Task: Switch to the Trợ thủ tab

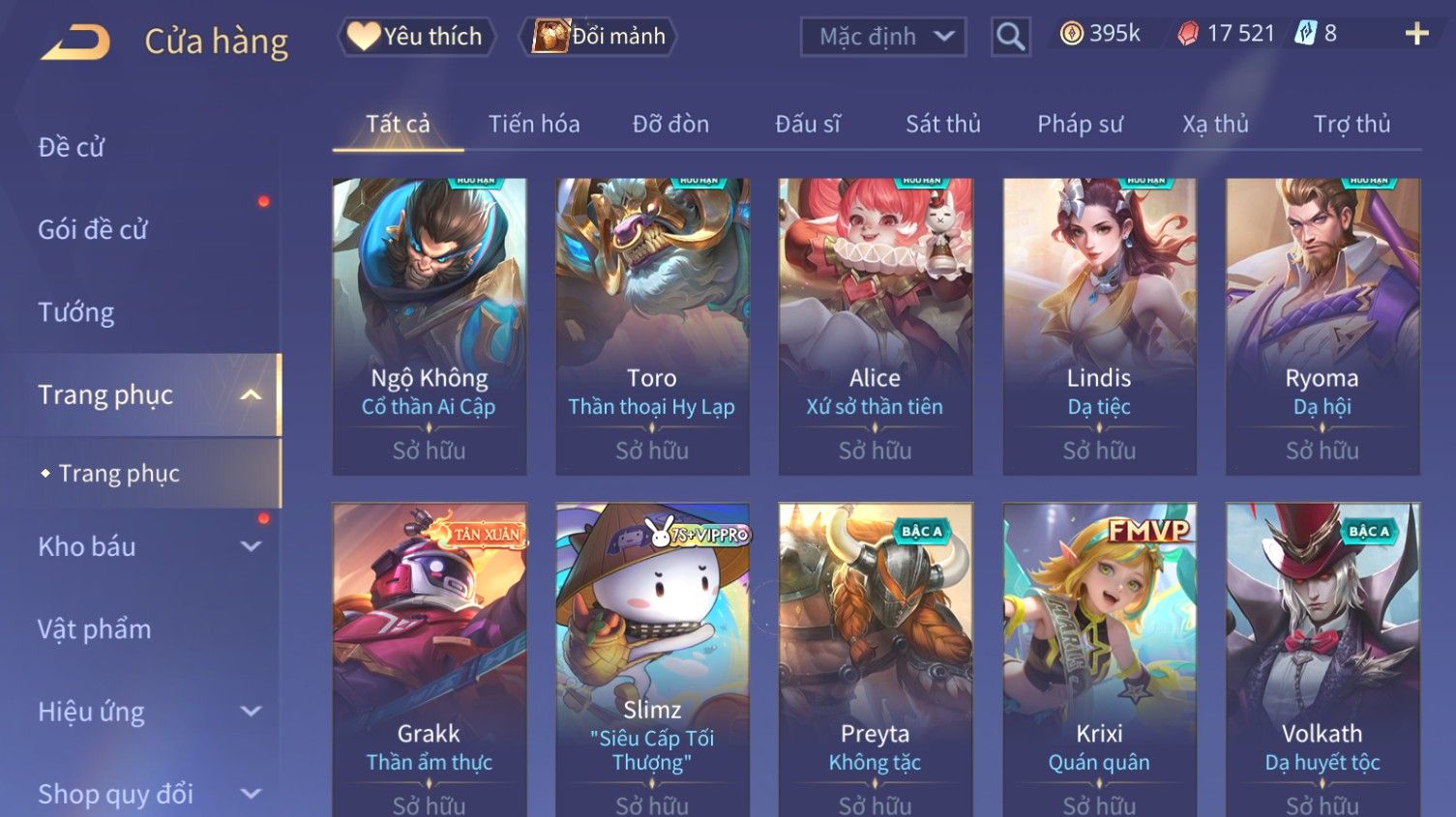Action: point(1352,124)
